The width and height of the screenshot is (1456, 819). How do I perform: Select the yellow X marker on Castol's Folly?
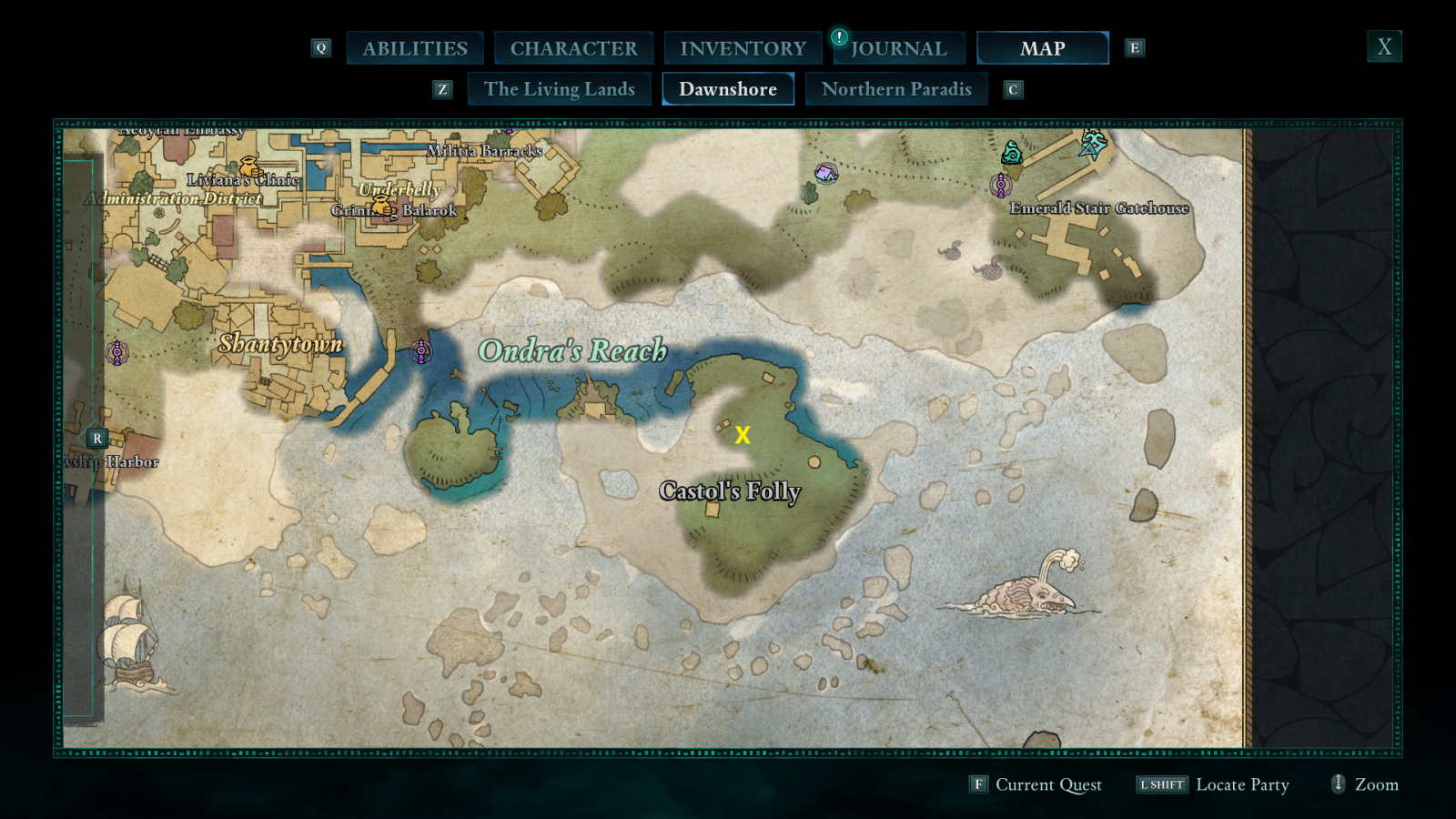[743, 435]
